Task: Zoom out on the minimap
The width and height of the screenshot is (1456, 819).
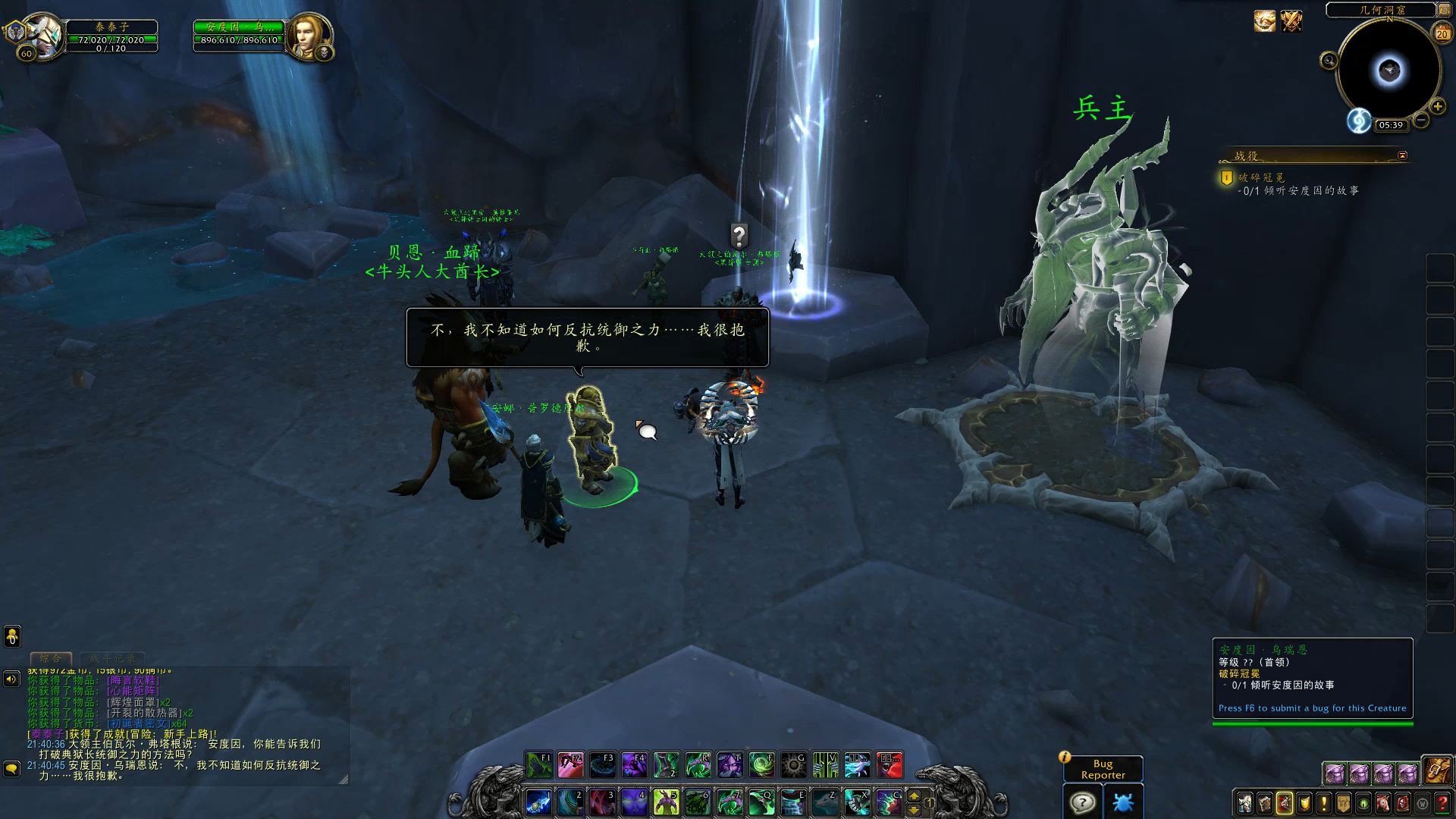Action: tap(1421, 120)
